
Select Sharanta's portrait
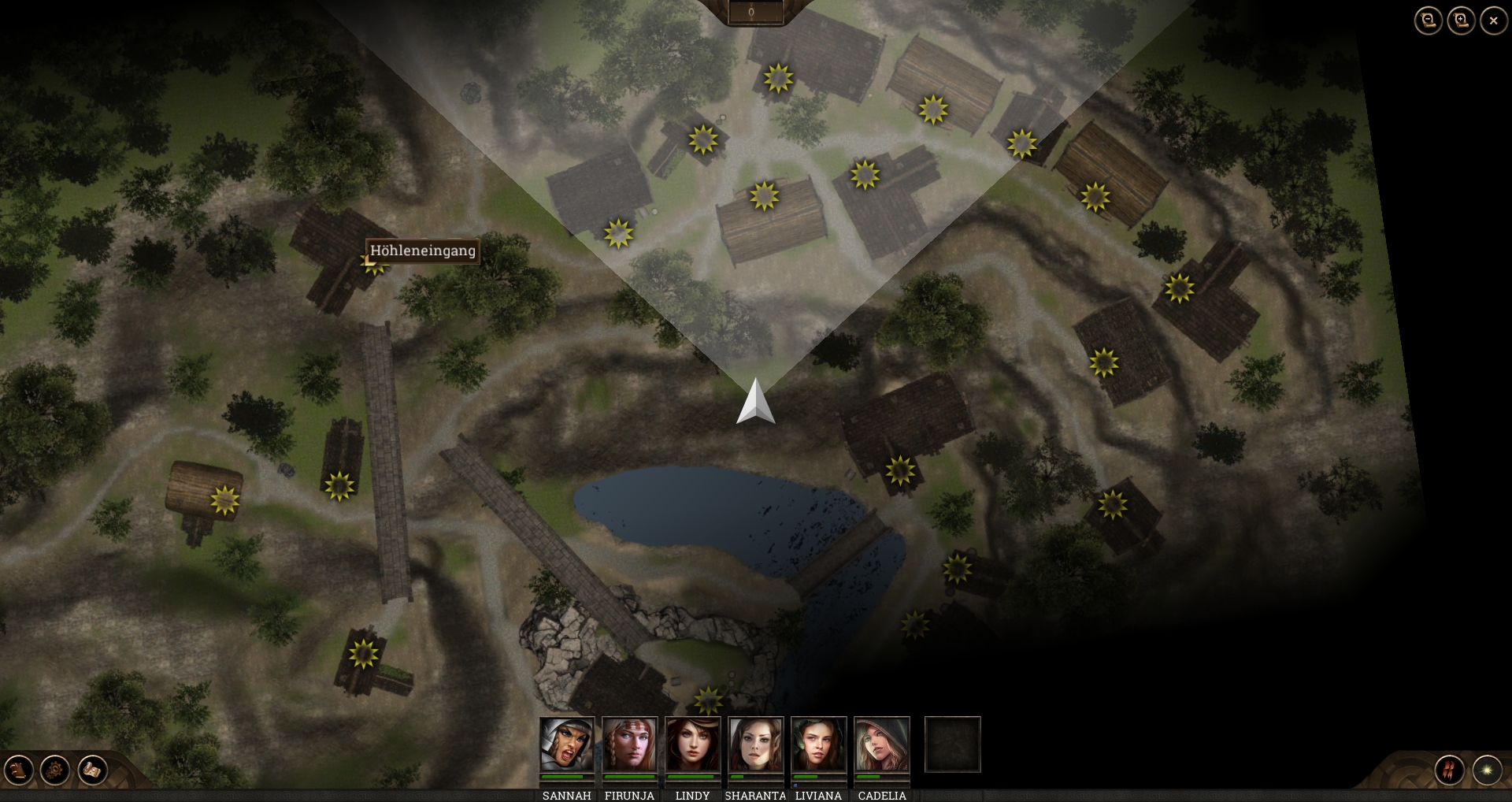click(x=756, y=744)
